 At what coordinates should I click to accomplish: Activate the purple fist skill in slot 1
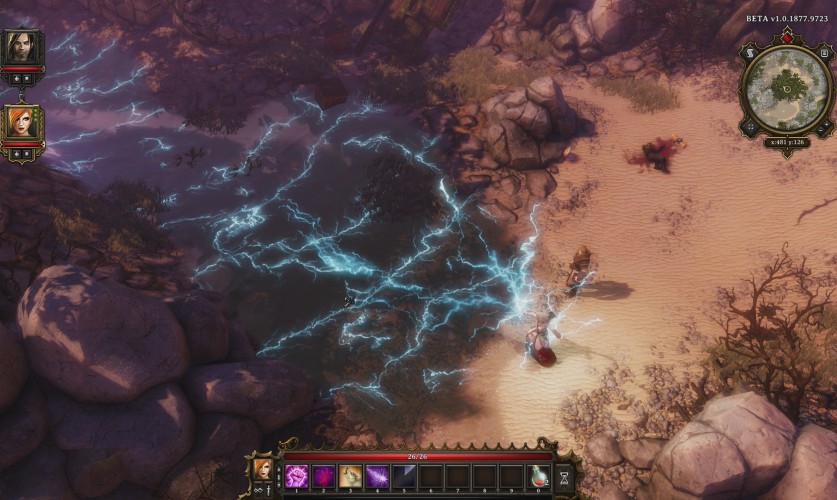pos(296,476)
